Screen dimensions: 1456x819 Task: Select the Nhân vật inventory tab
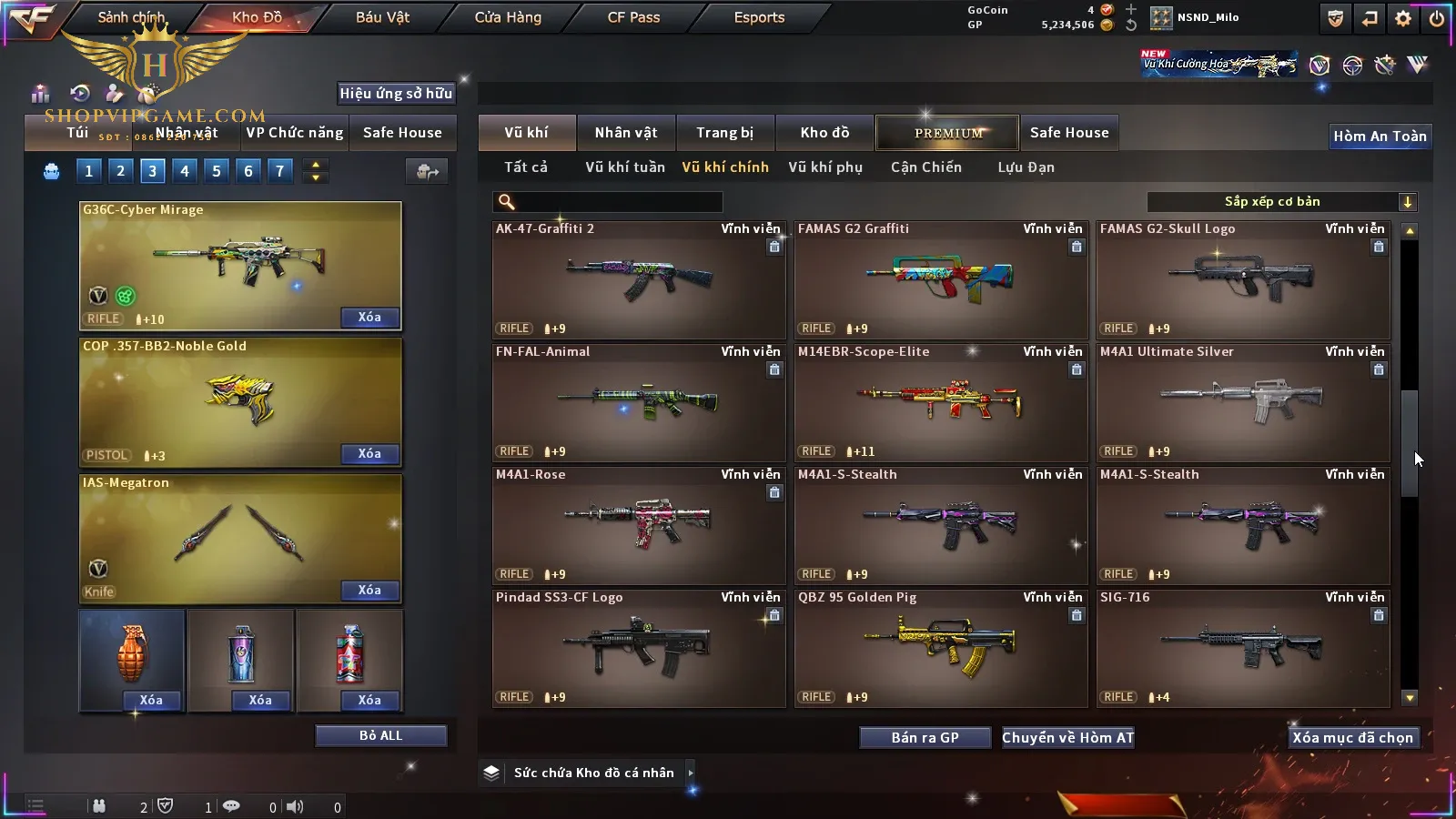pos(626,133)
